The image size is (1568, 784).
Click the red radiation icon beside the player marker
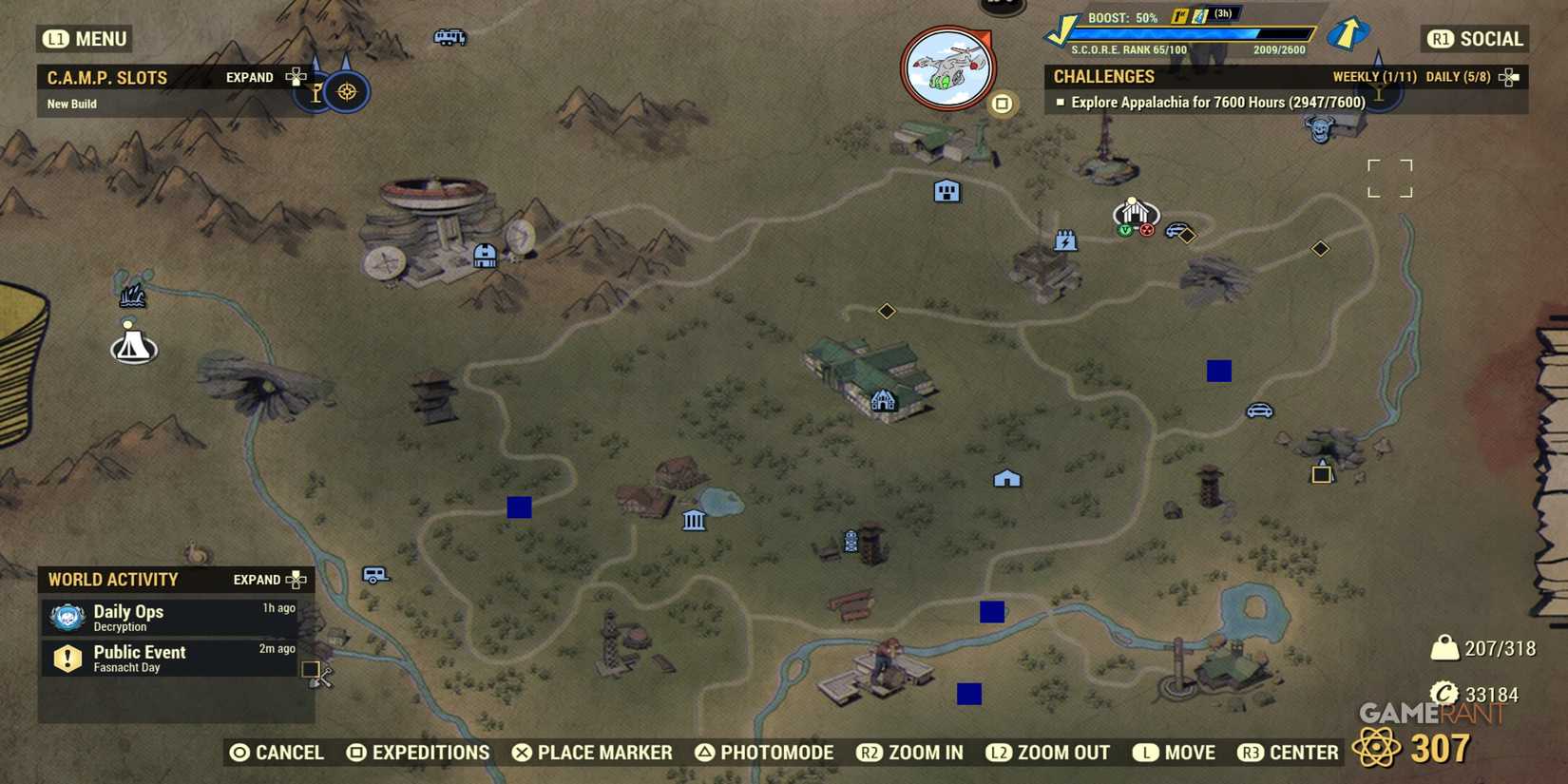pos(1145,229)
